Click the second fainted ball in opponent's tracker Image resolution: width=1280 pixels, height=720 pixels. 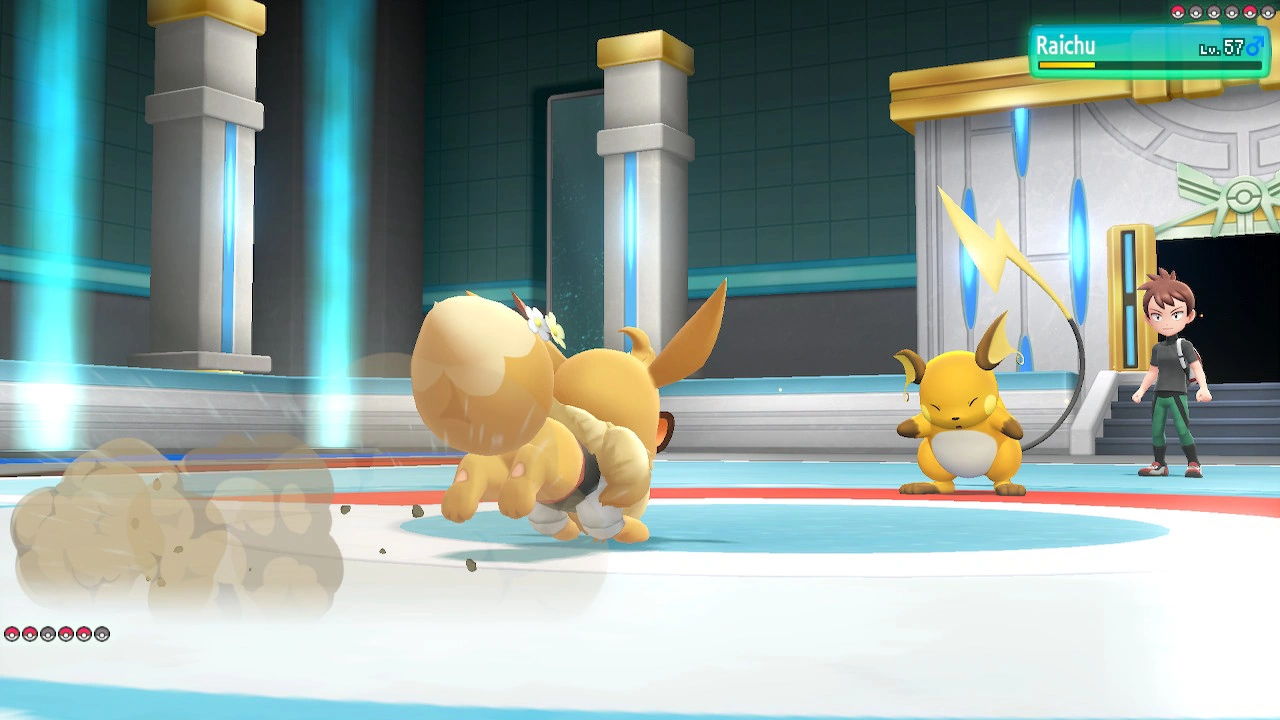1196,10
